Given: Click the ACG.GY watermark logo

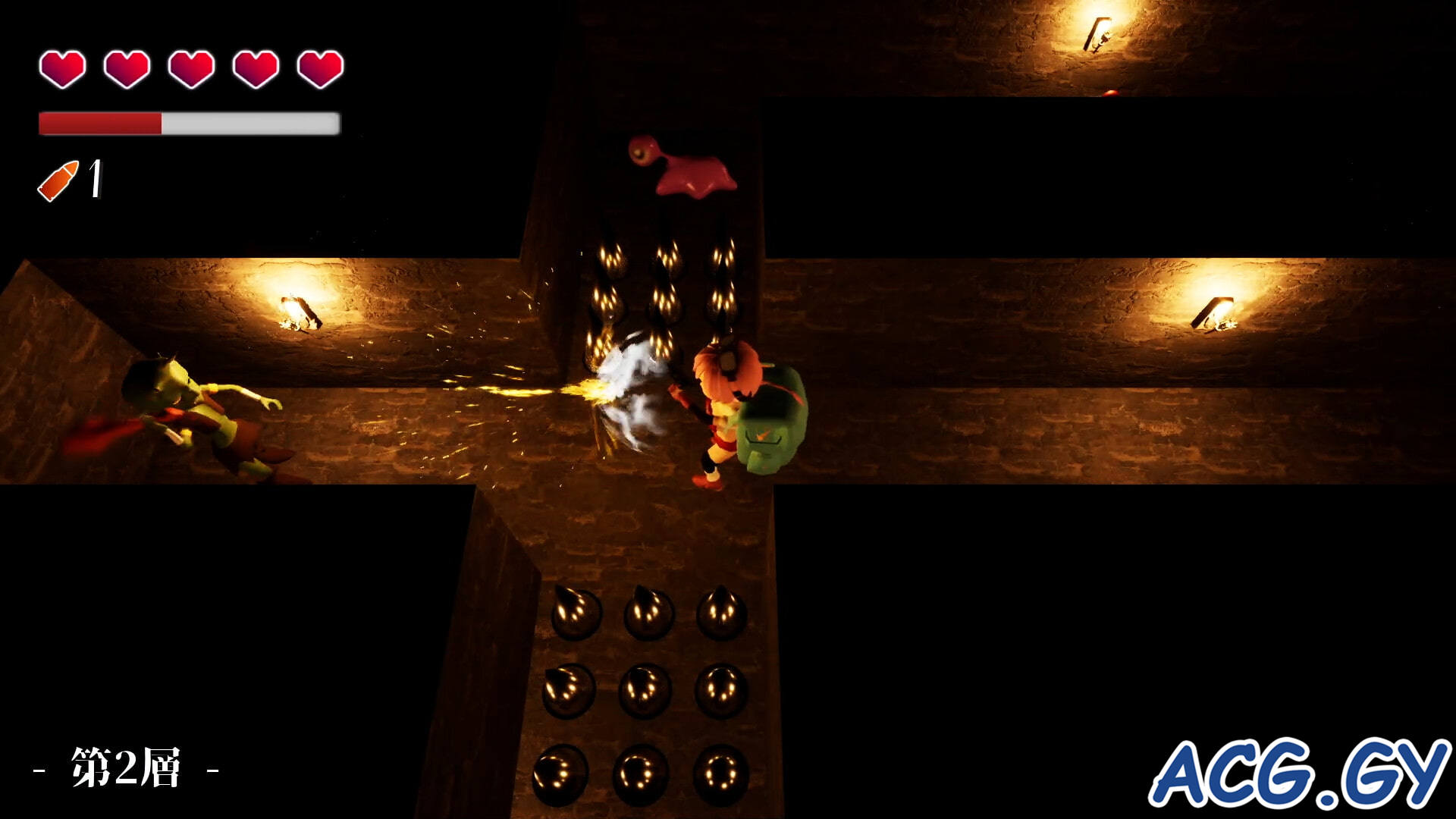Looking at the screenshot, I should 1298,773.
